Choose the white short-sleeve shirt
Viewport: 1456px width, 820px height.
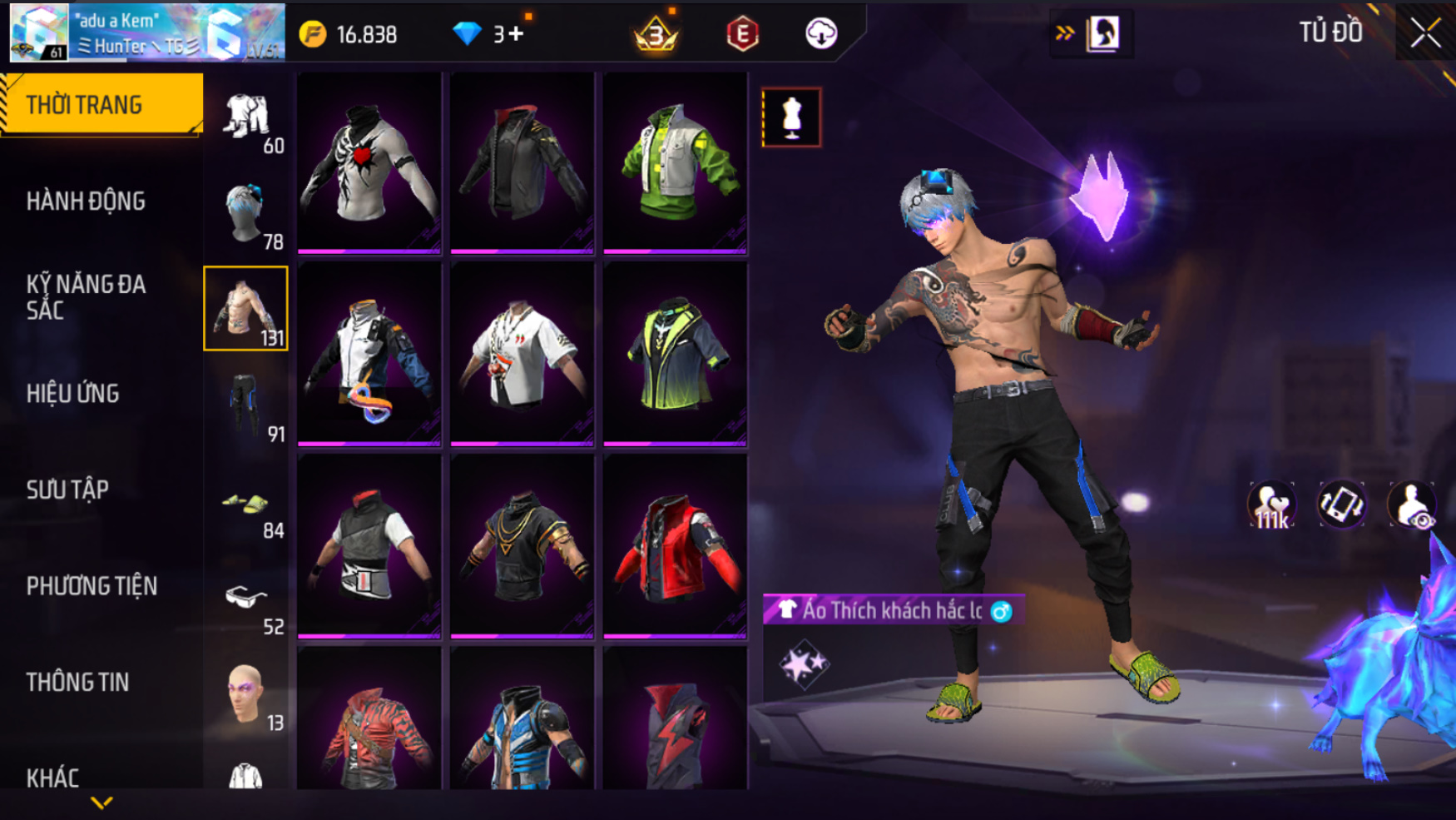click(522, 354)
